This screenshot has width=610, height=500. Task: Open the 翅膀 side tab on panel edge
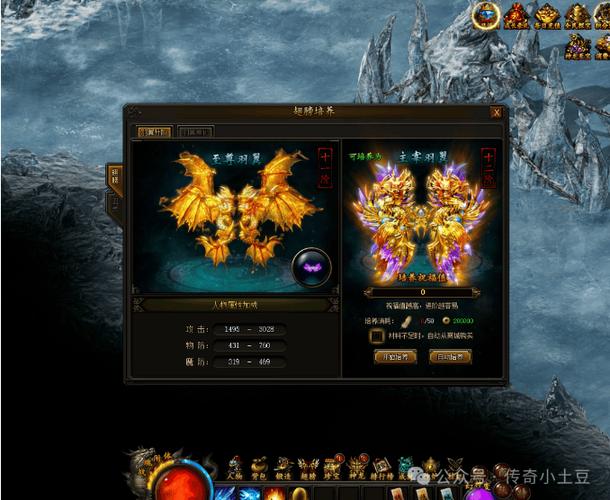[x=114, y=177]
